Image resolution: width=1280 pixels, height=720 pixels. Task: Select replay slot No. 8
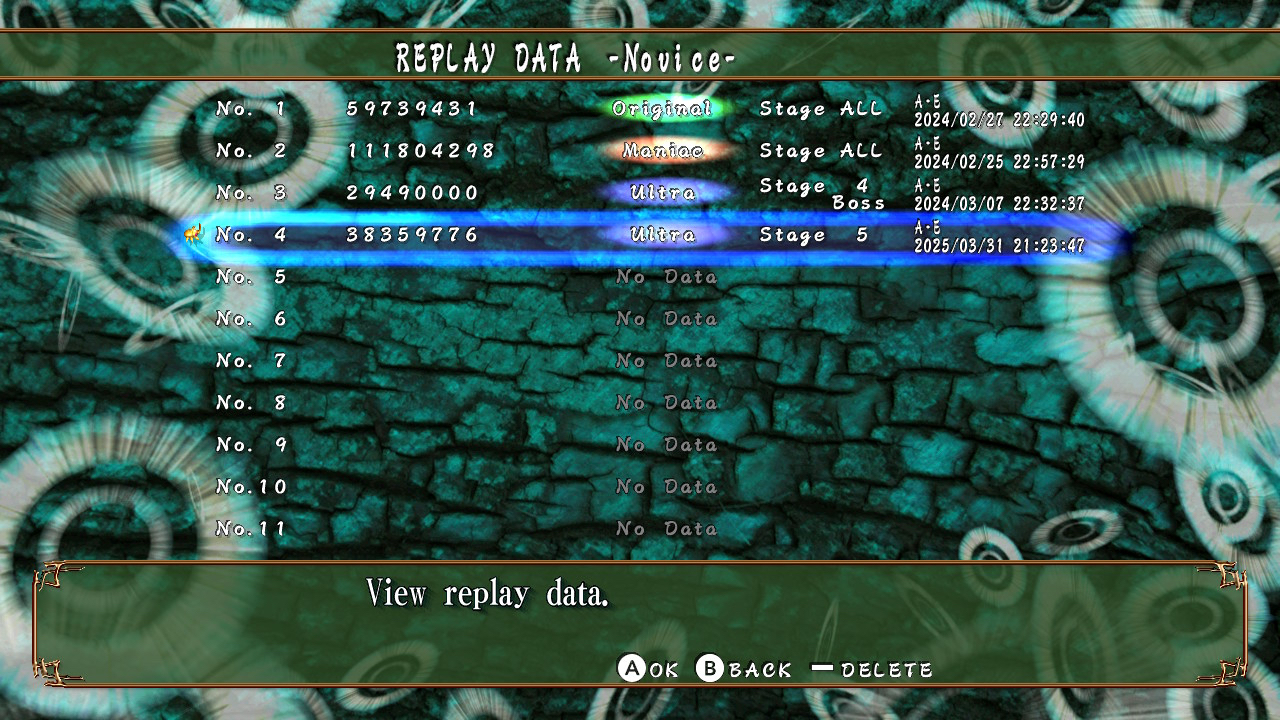650,403
